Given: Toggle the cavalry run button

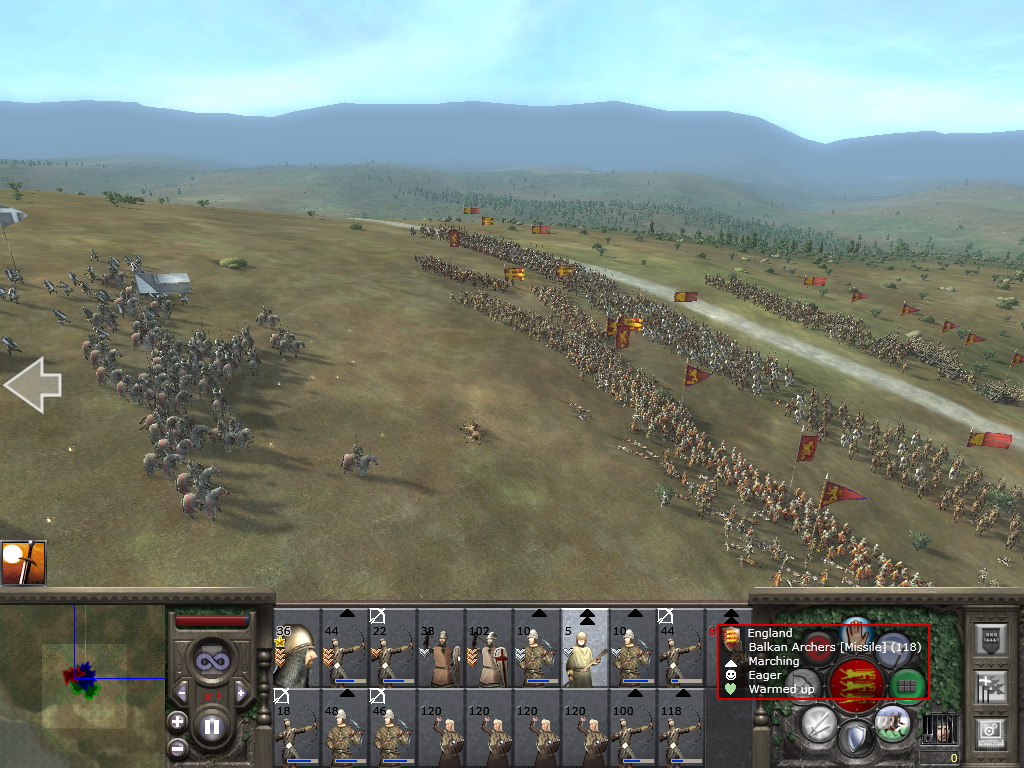Looking at the screenshot, I should (x=892, y=721).
